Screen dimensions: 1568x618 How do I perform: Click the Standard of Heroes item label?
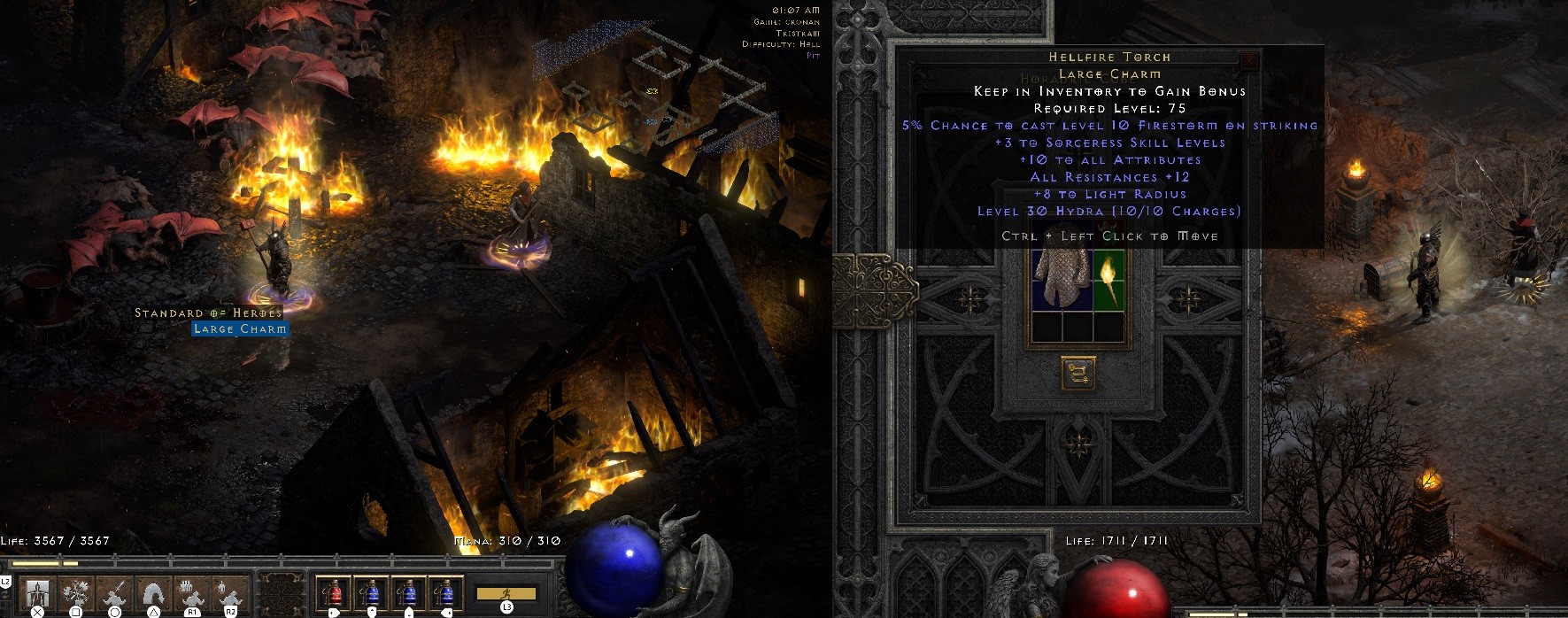tap(208, 313)
